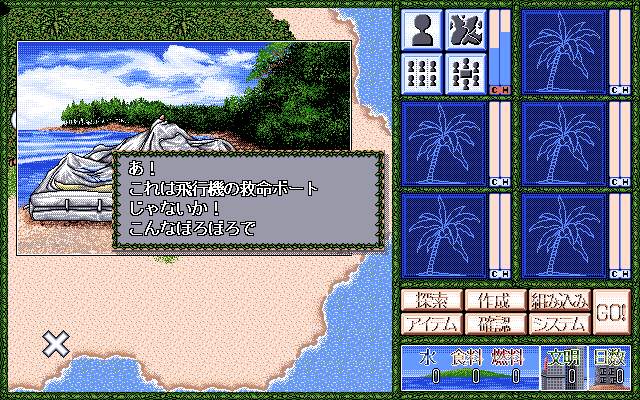Select the 作成 (create) command
This screenshot has height=400, width=640.
[x=493, y=300]
